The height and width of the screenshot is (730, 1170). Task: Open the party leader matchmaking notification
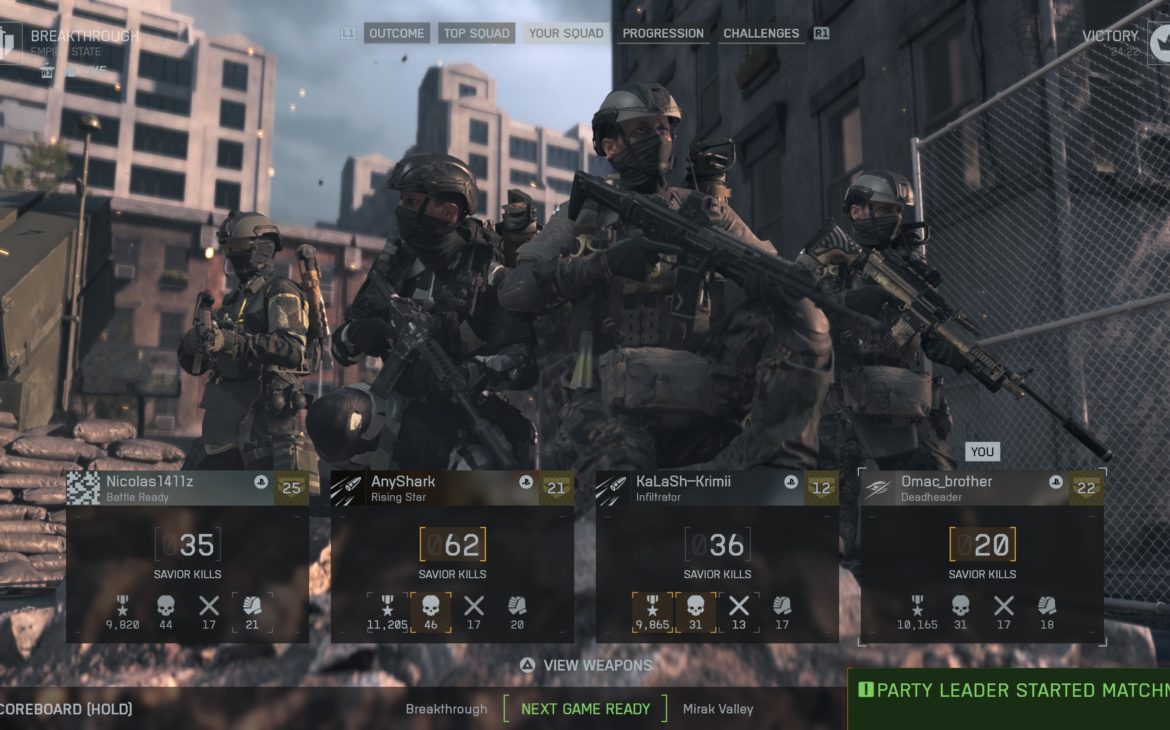click(1012, 691)
